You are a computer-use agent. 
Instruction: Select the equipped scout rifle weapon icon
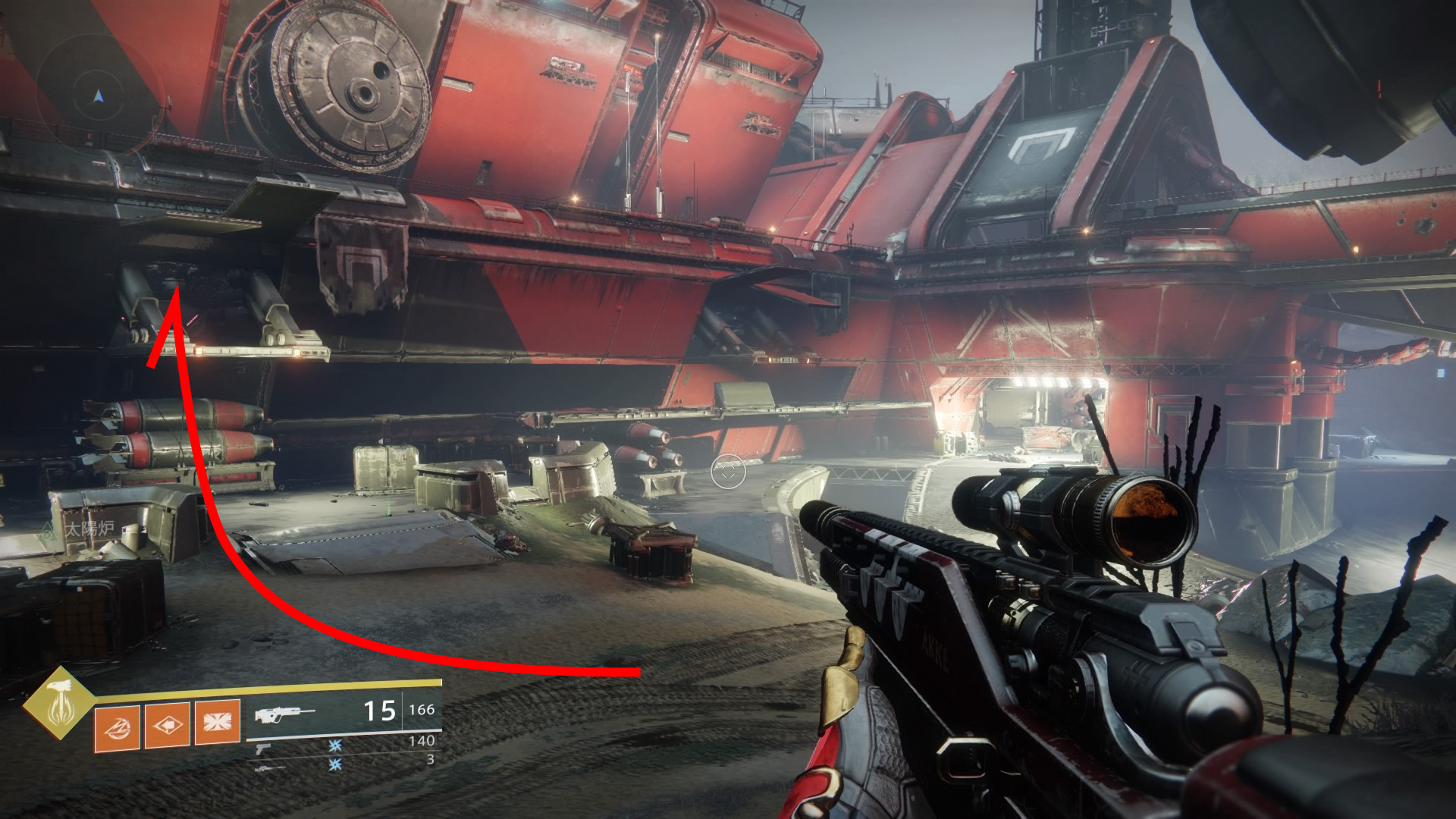coord(285,714)
